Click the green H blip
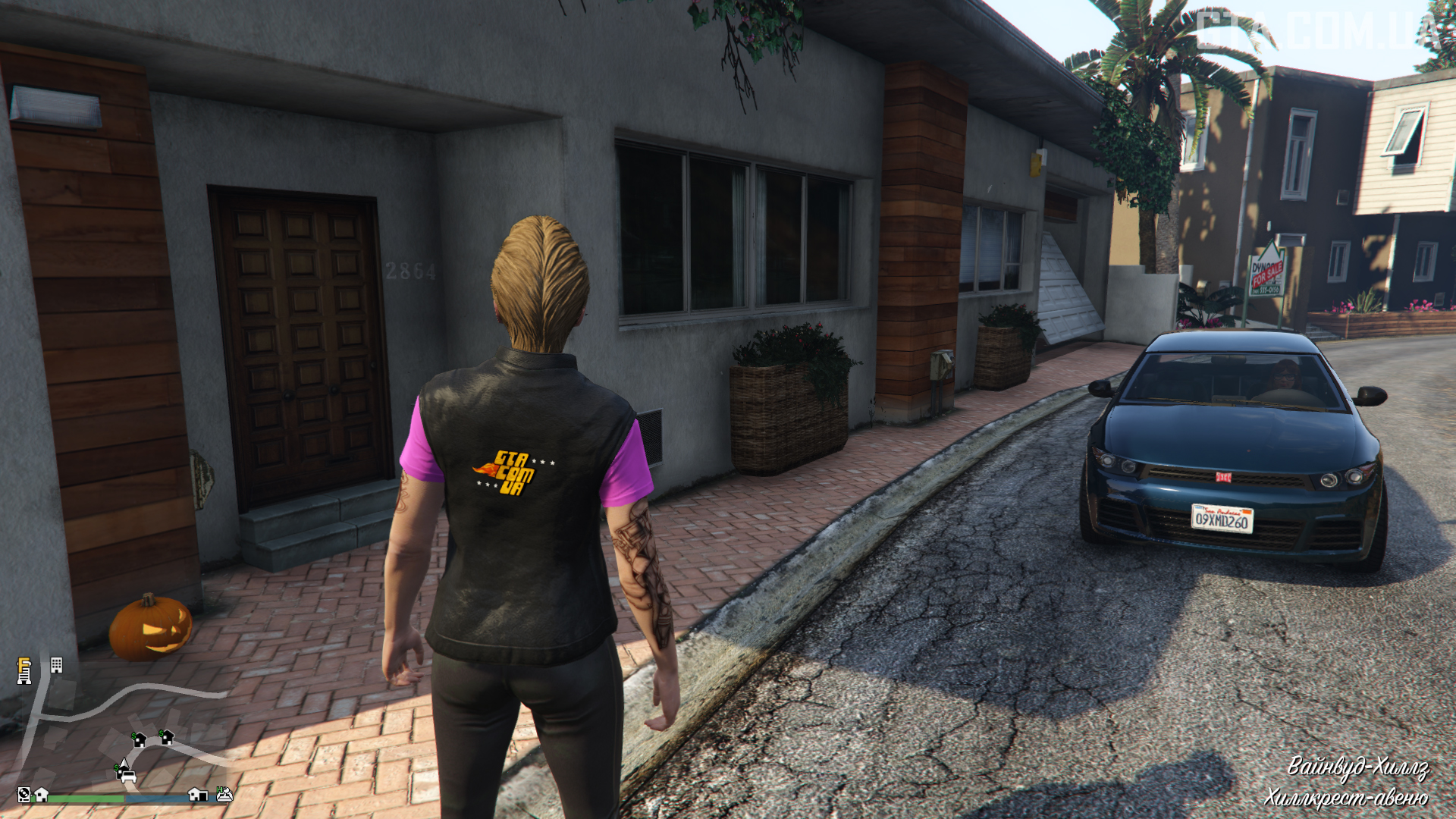The height and width of the screenshot is (819, 1456). pos(224,794)
